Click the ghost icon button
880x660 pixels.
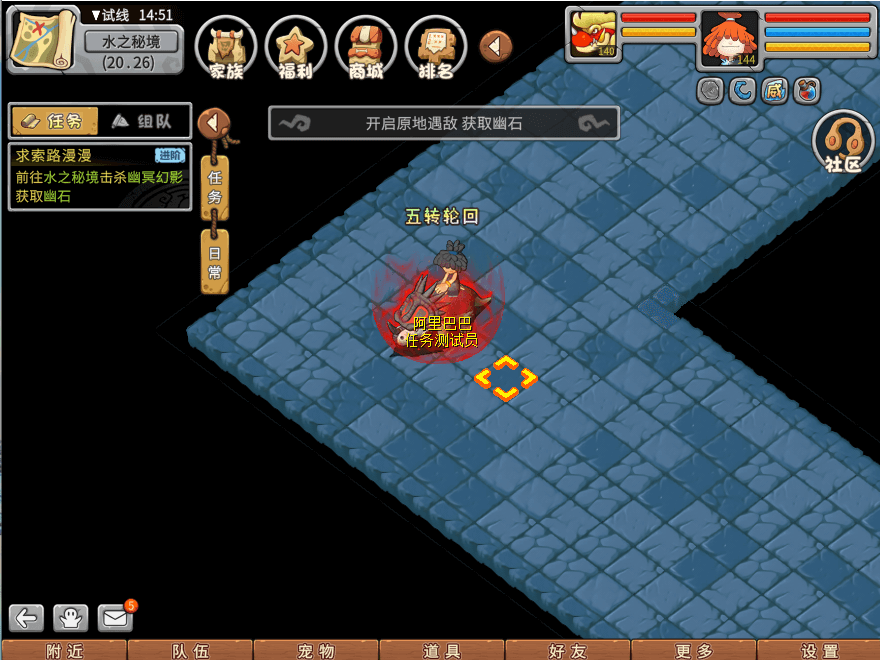[x=71, y=618]
